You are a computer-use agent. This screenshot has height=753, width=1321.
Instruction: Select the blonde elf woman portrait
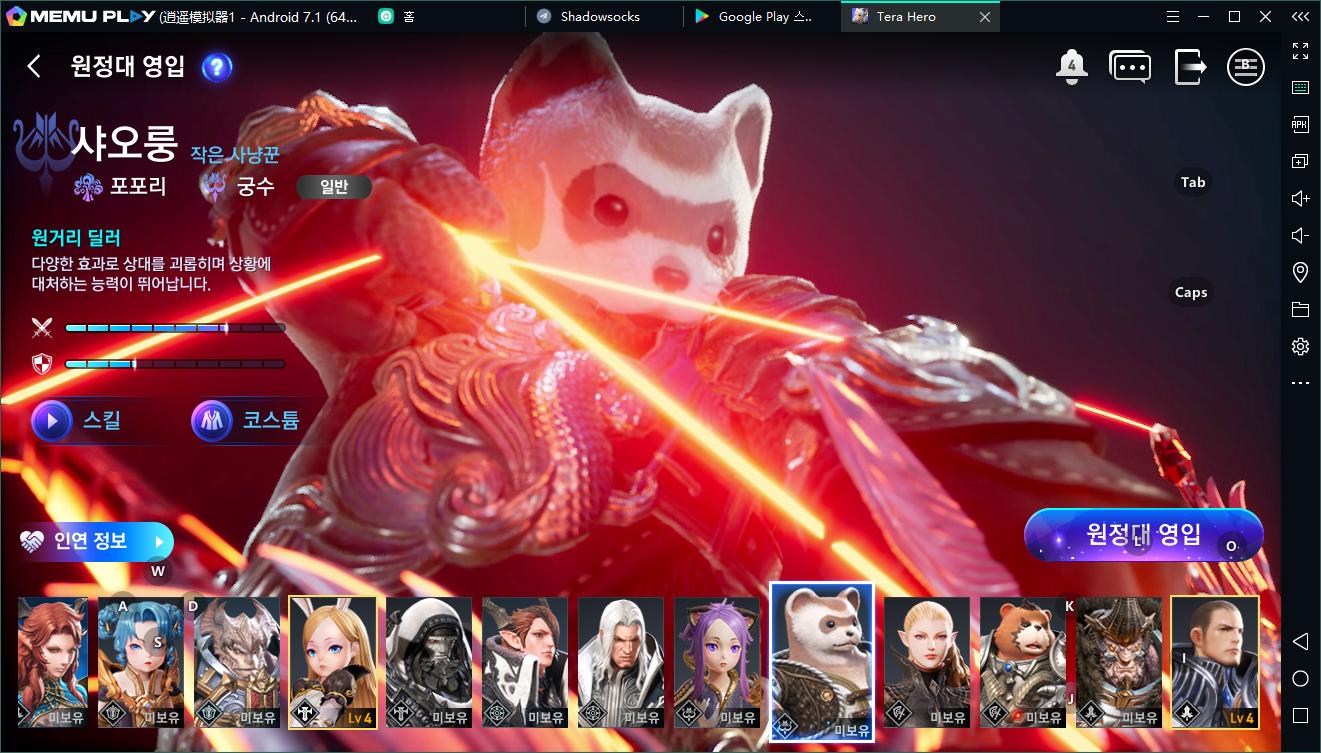click(x=926, y=662)
